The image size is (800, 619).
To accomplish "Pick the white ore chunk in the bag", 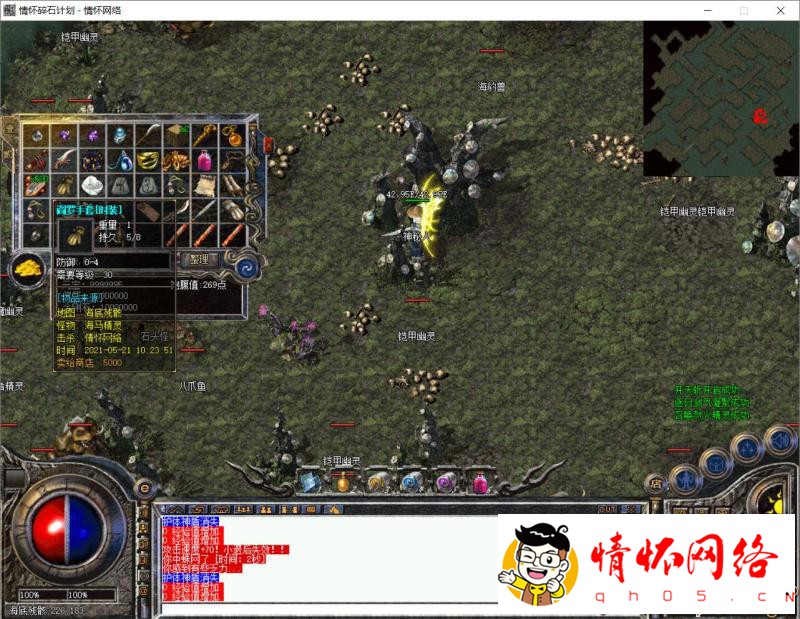I will (x=92, y=185).
